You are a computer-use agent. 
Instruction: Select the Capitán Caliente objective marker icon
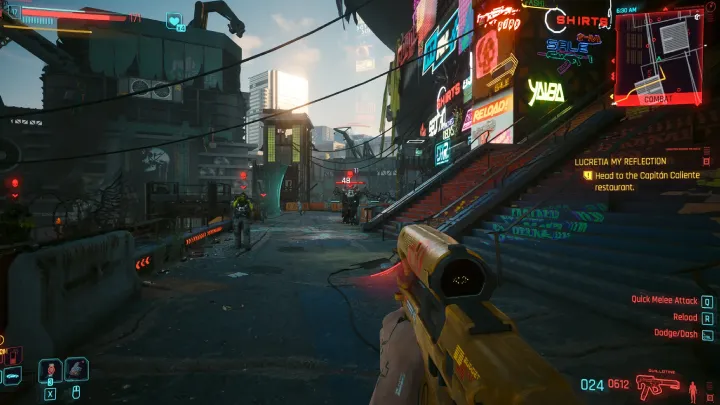[588, 174]
